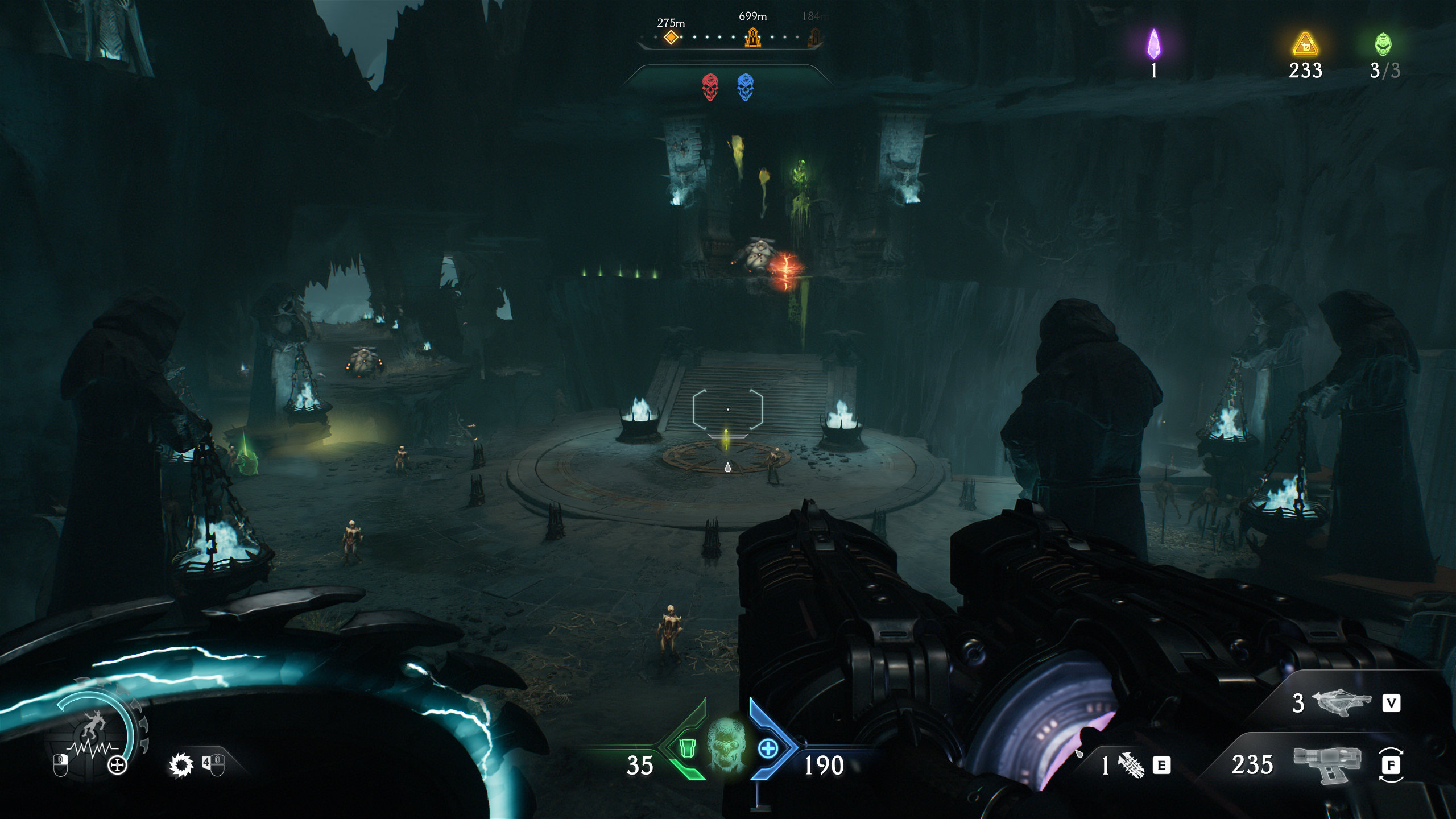This screenshot has width=1456, height=819.
Task: Select the orange diamond objective marker on compass
Action: coord(671,38)
